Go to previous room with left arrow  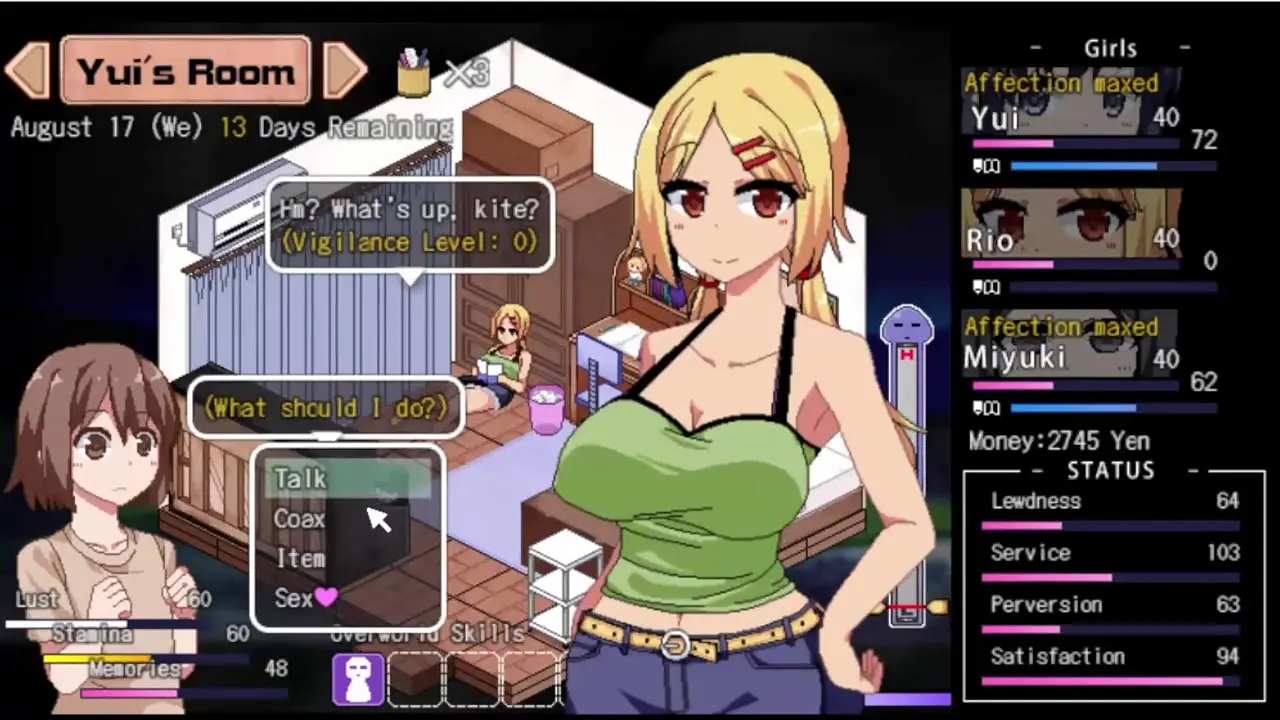click(27, 70)
